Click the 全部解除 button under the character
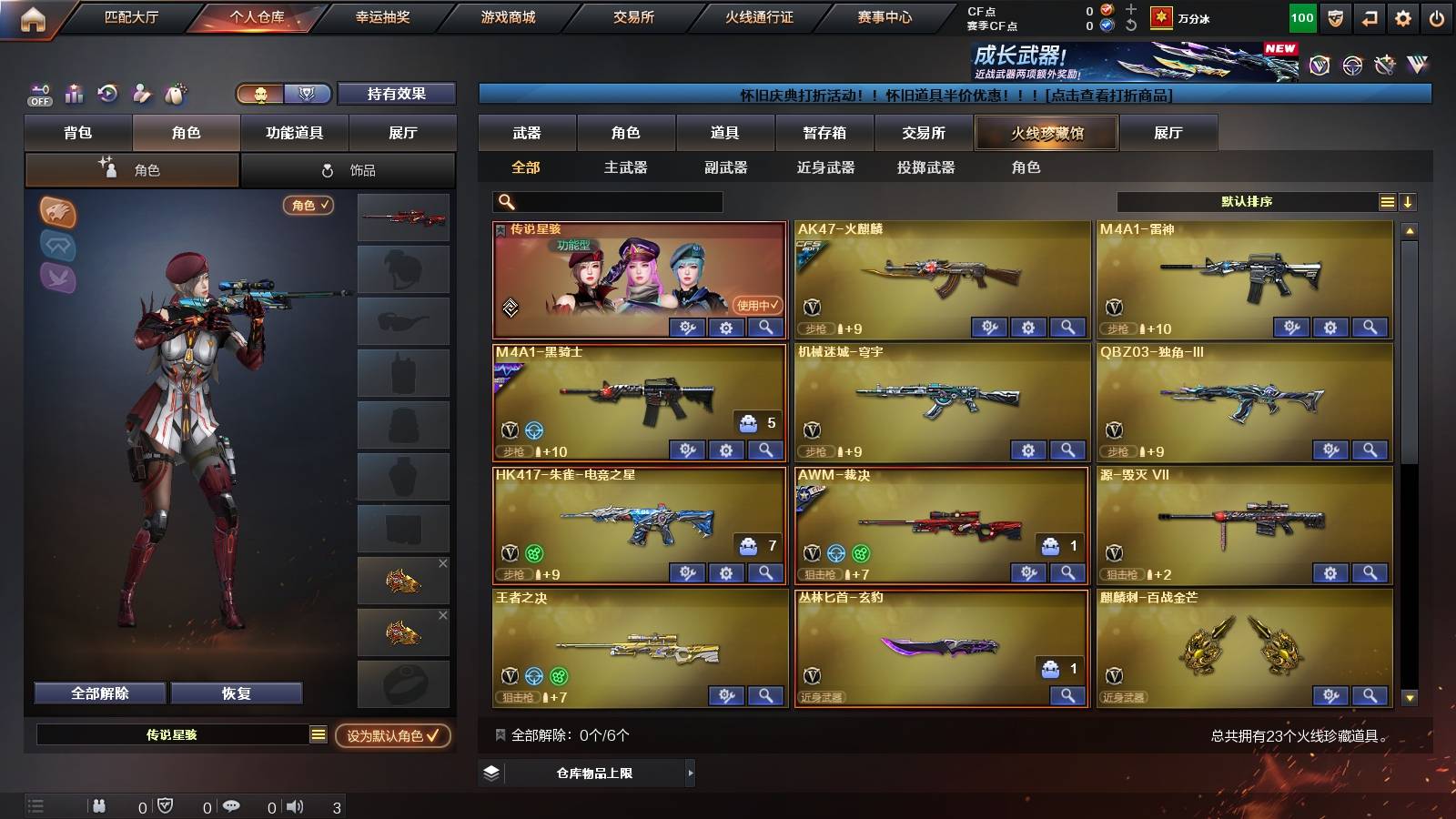Screen dimensions: 1456x819 click(x=98, y=693)
